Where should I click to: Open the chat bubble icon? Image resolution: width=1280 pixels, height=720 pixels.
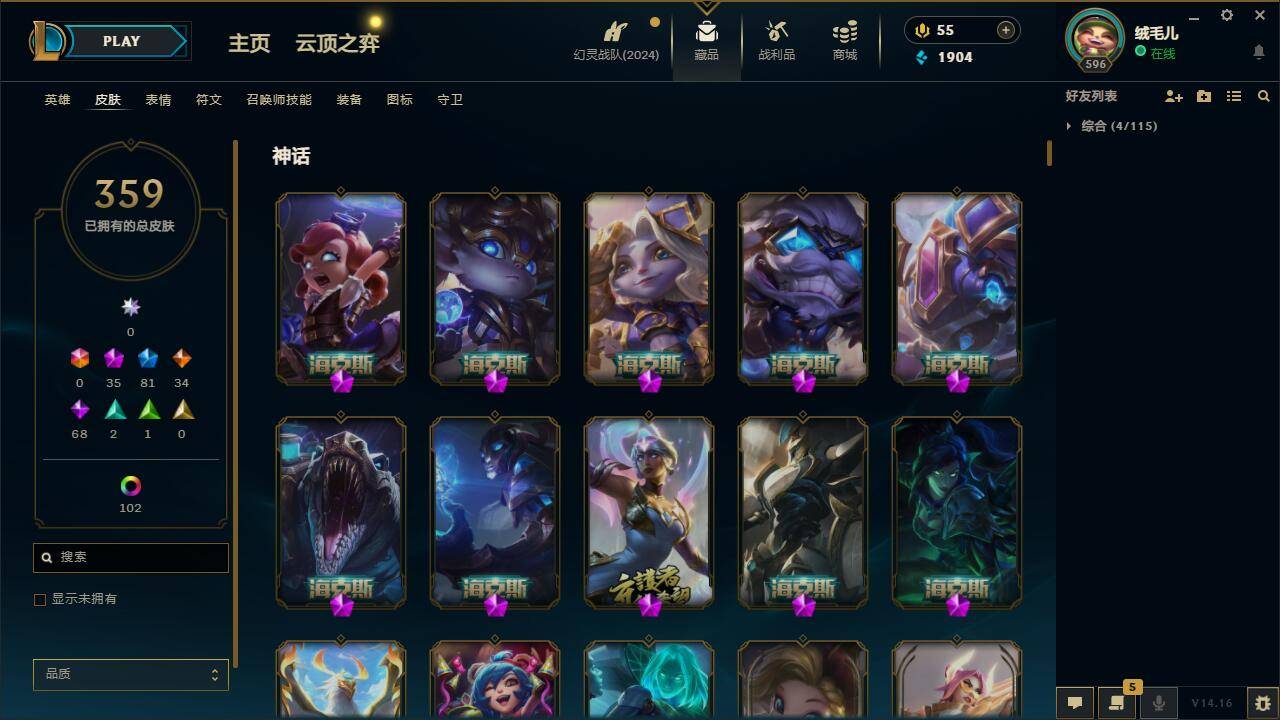click(x=1075, y=703)
